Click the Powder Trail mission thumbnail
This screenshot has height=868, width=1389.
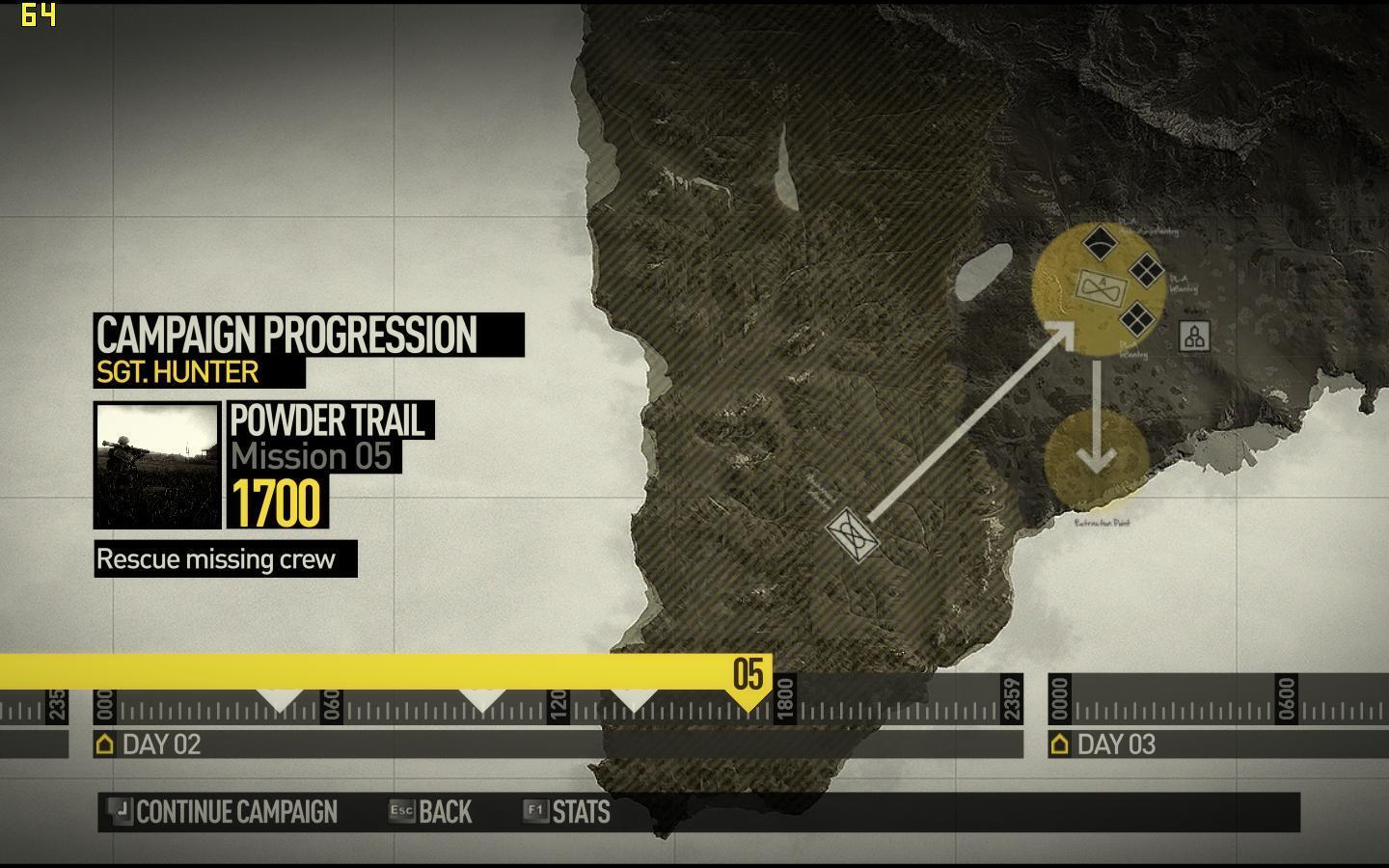coord(157,466)
